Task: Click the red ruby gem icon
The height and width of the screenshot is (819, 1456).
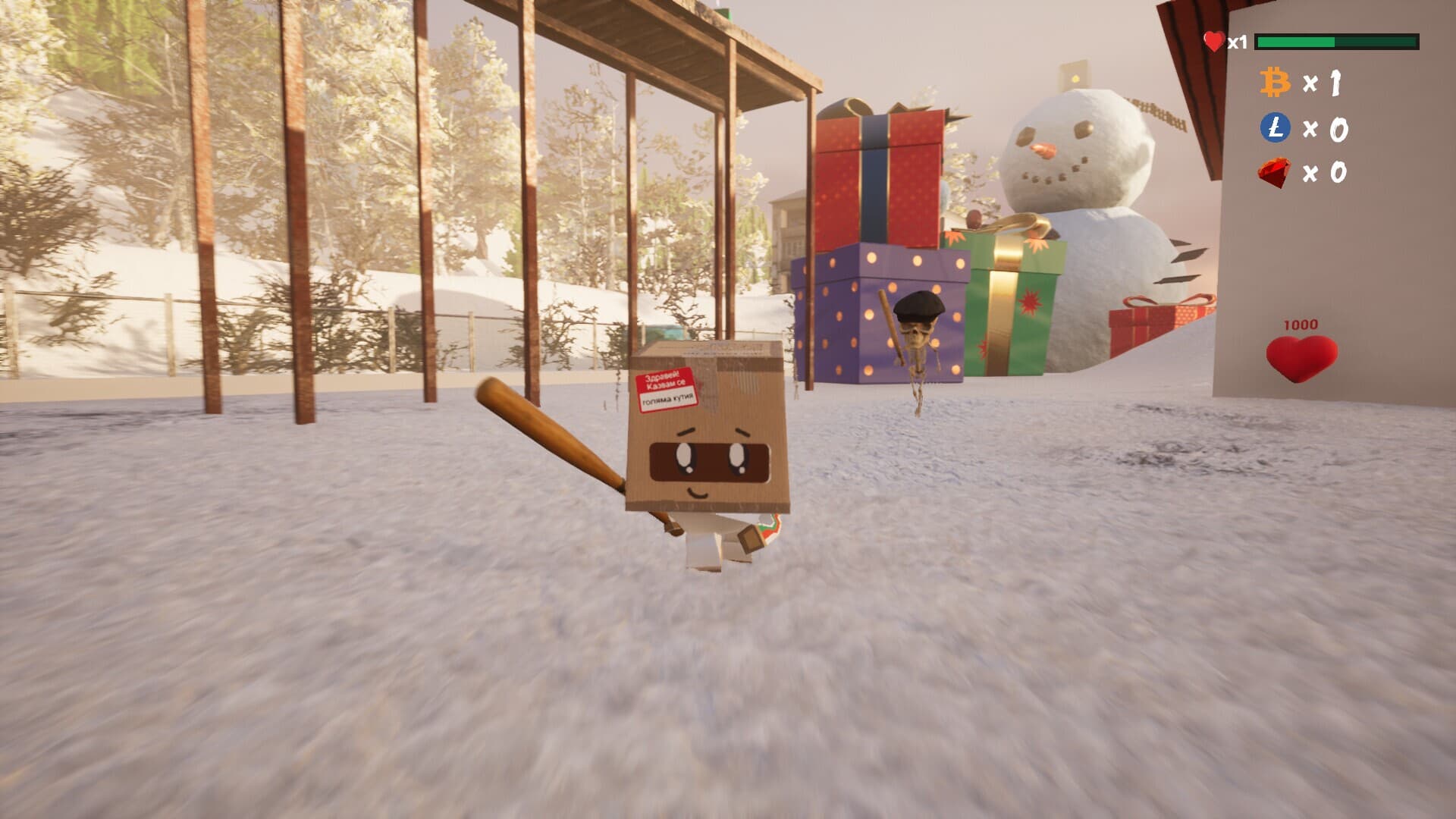Action: coord(1274,173)
